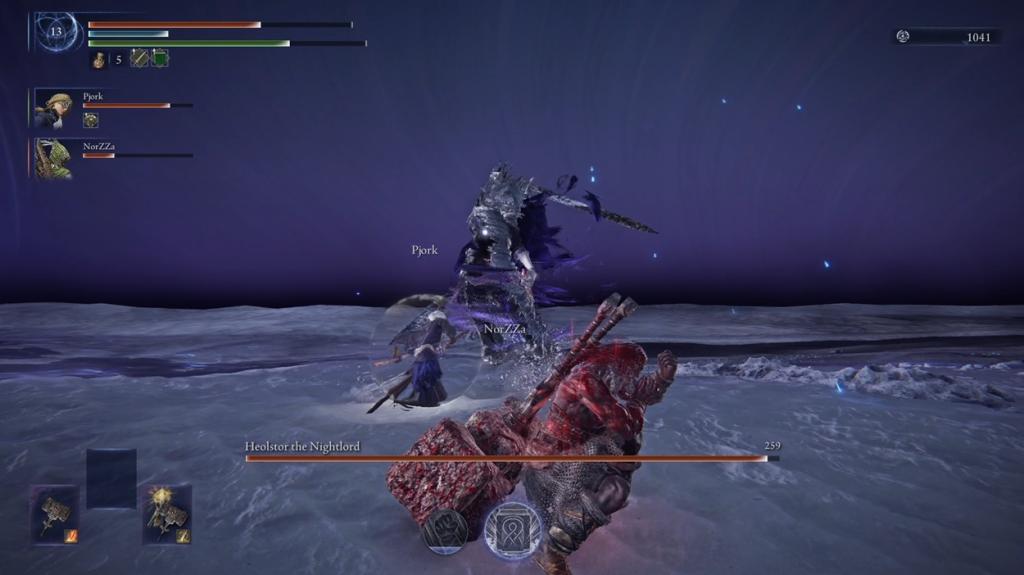1024x575 pixels.
Task: Select teammate Pjork's portrait
Action: [x=53, y=109]
